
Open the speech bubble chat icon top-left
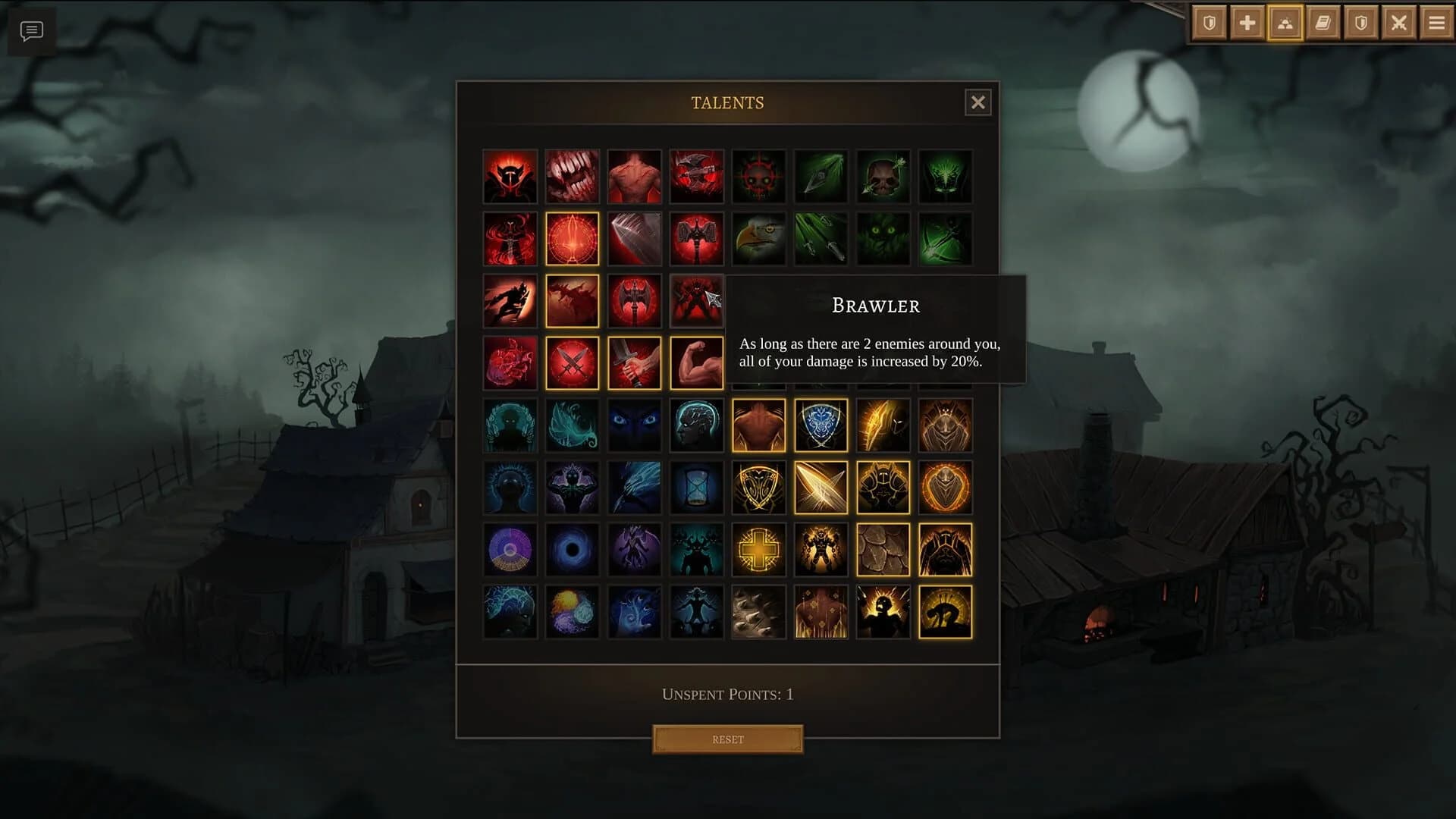click(30, 32)
